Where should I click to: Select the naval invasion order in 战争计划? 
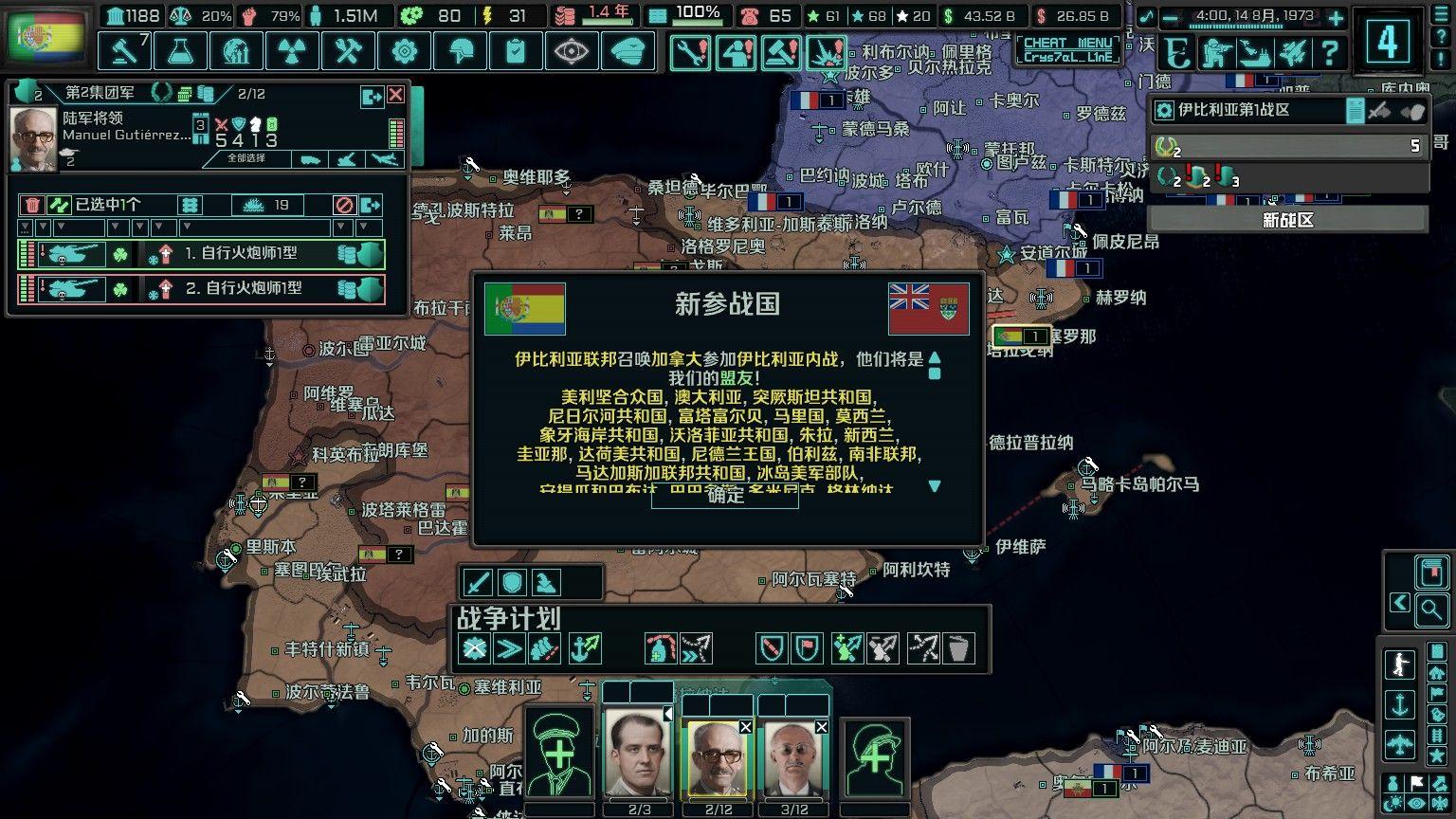(x=585, y=648)
